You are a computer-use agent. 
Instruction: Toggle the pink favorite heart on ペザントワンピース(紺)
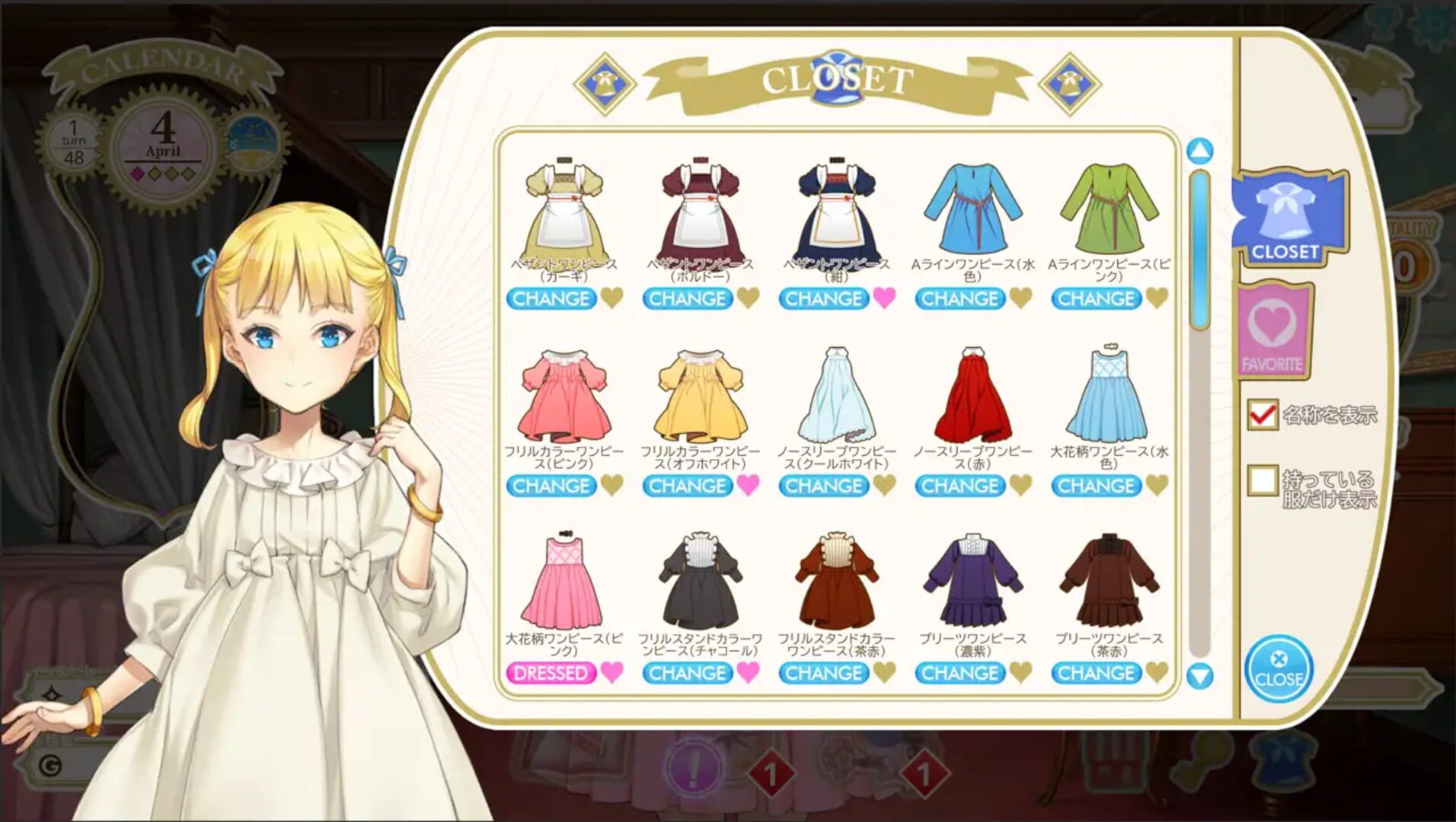click(887, 299)
